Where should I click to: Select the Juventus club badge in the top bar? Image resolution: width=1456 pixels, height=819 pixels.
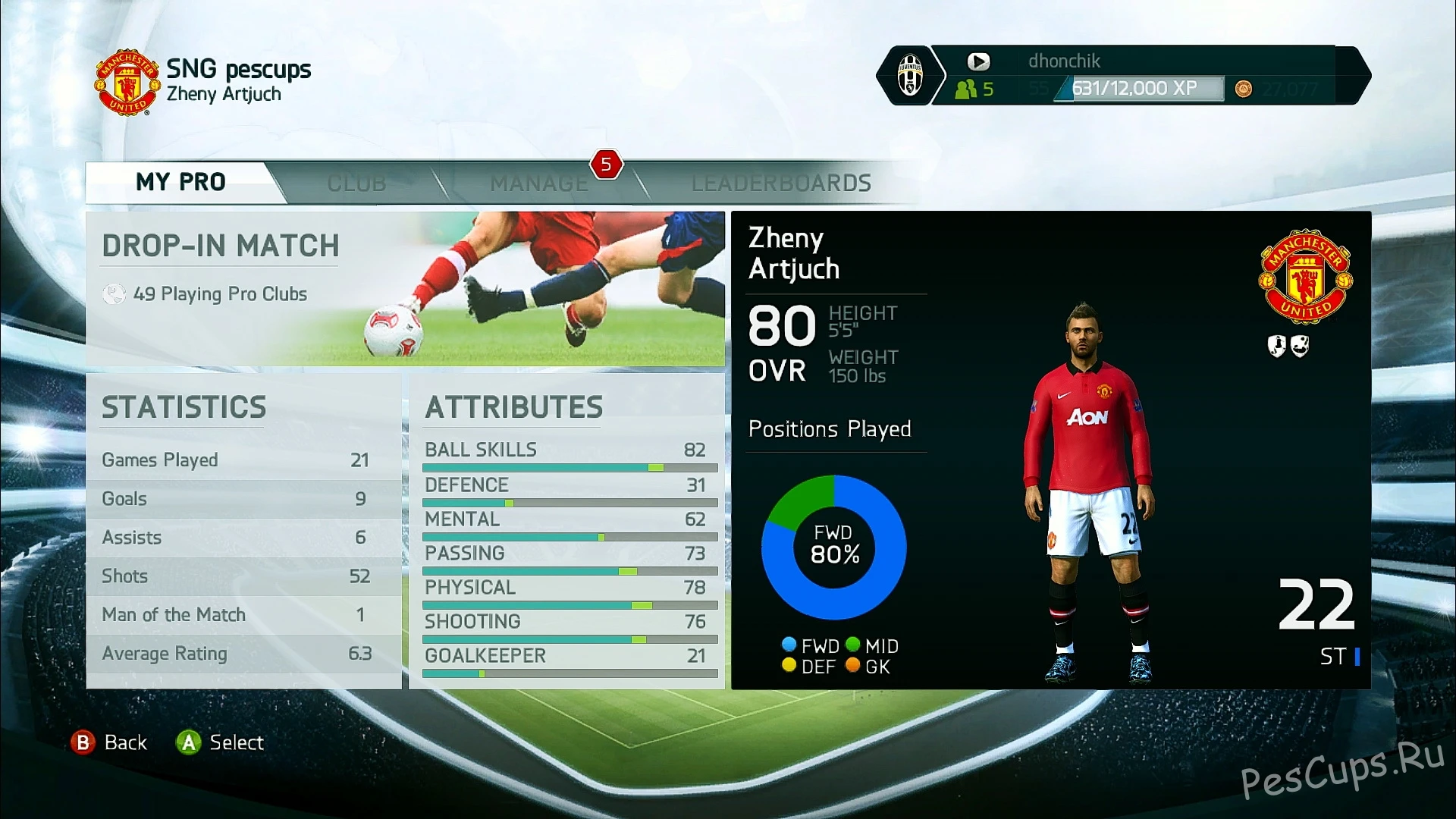tap(910, 76)
